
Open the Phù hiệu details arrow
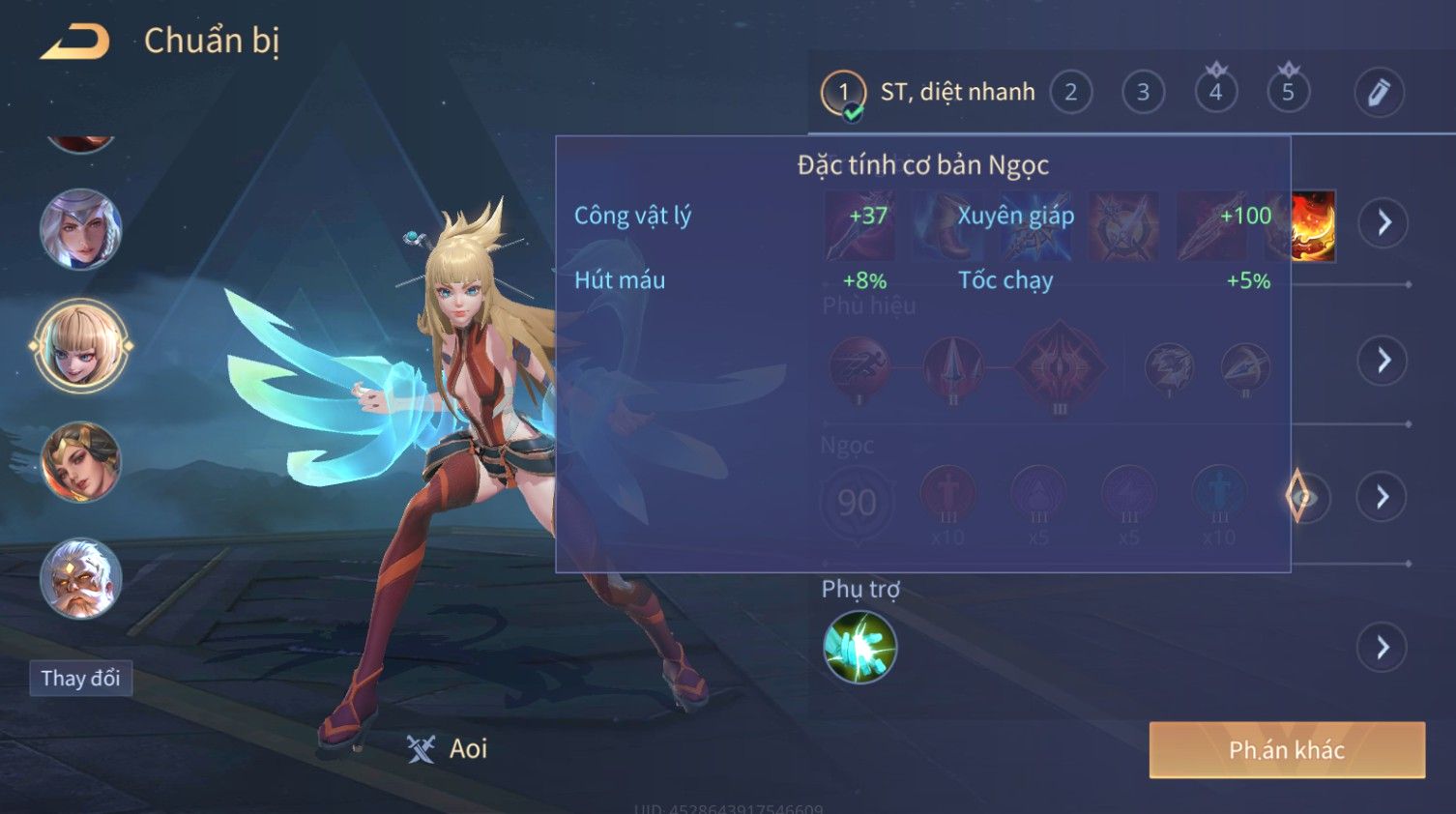coord(1383,361)
